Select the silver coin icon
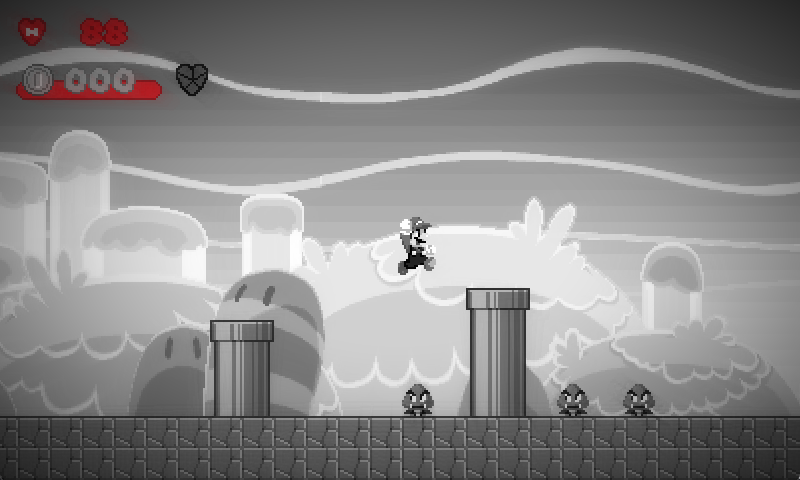This screenshot has height=480, width=800. (x=38, y=78)
